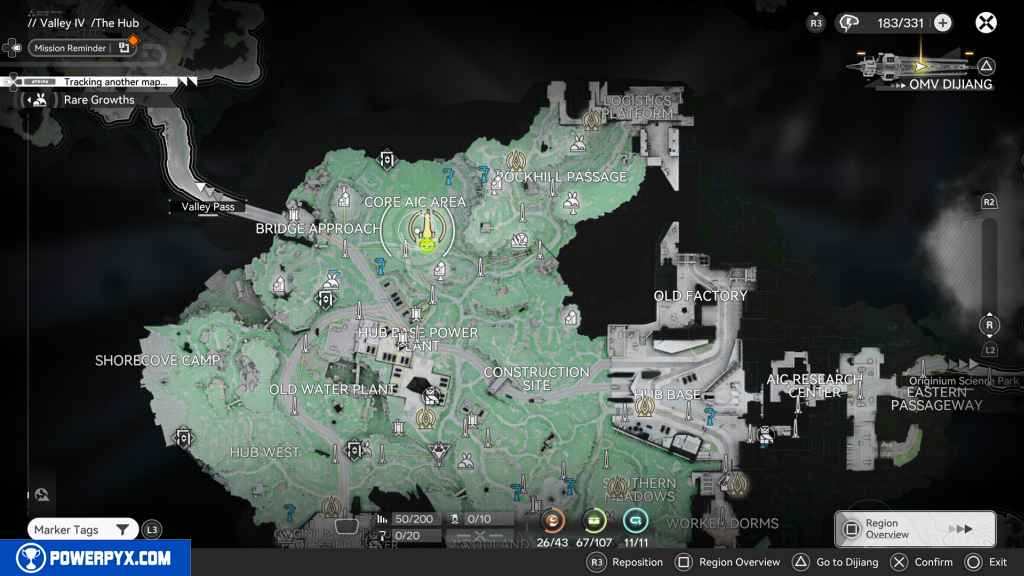
Task: Open the PowerPyx.com watermark link
Action: coord(95,558)
